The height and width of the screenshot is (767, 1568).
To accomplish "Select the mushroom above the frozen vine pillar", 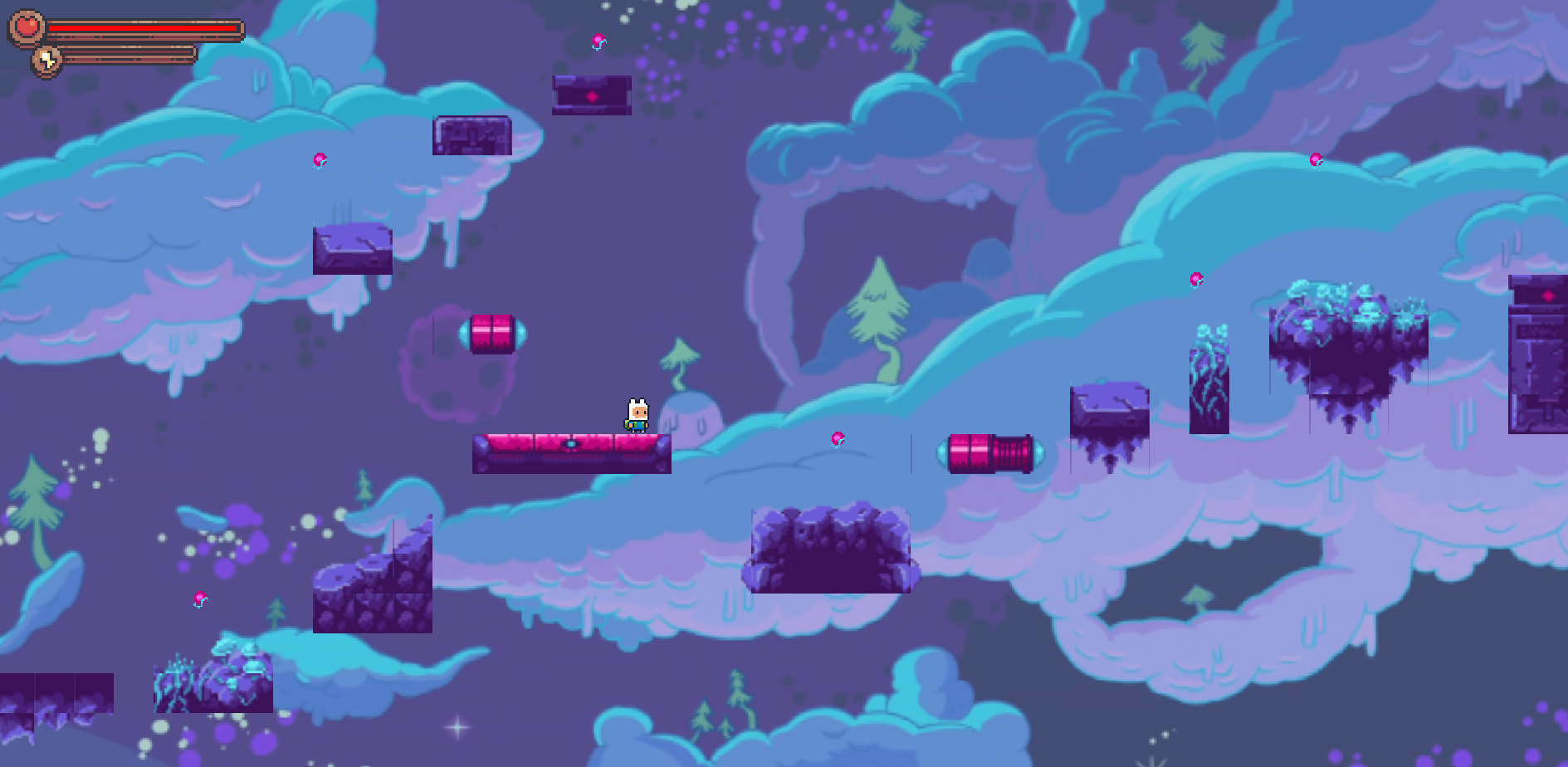I will pyautogui.click(x=1198, y=281).
